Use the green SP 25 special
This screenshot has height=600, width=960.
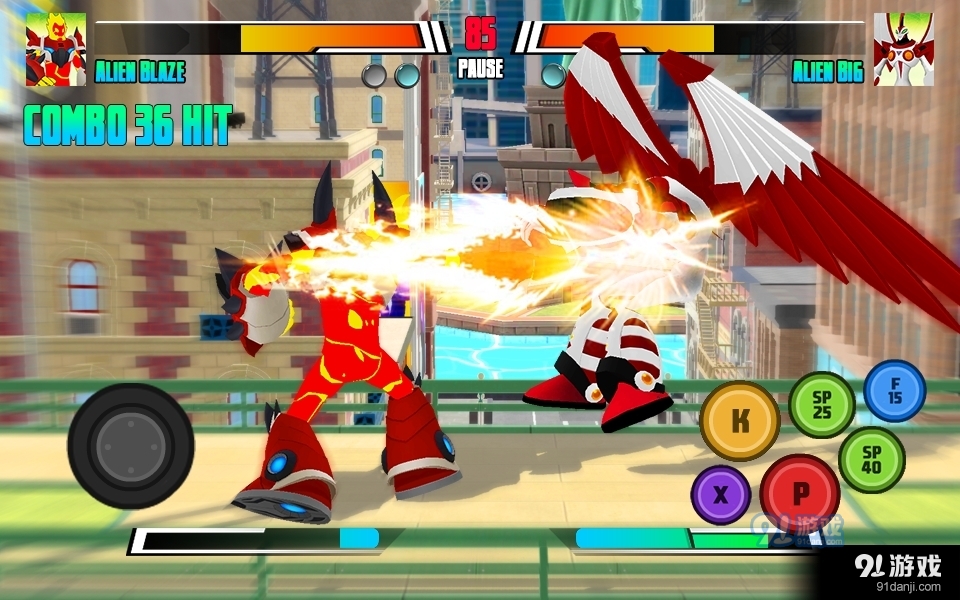coord(822,404)
